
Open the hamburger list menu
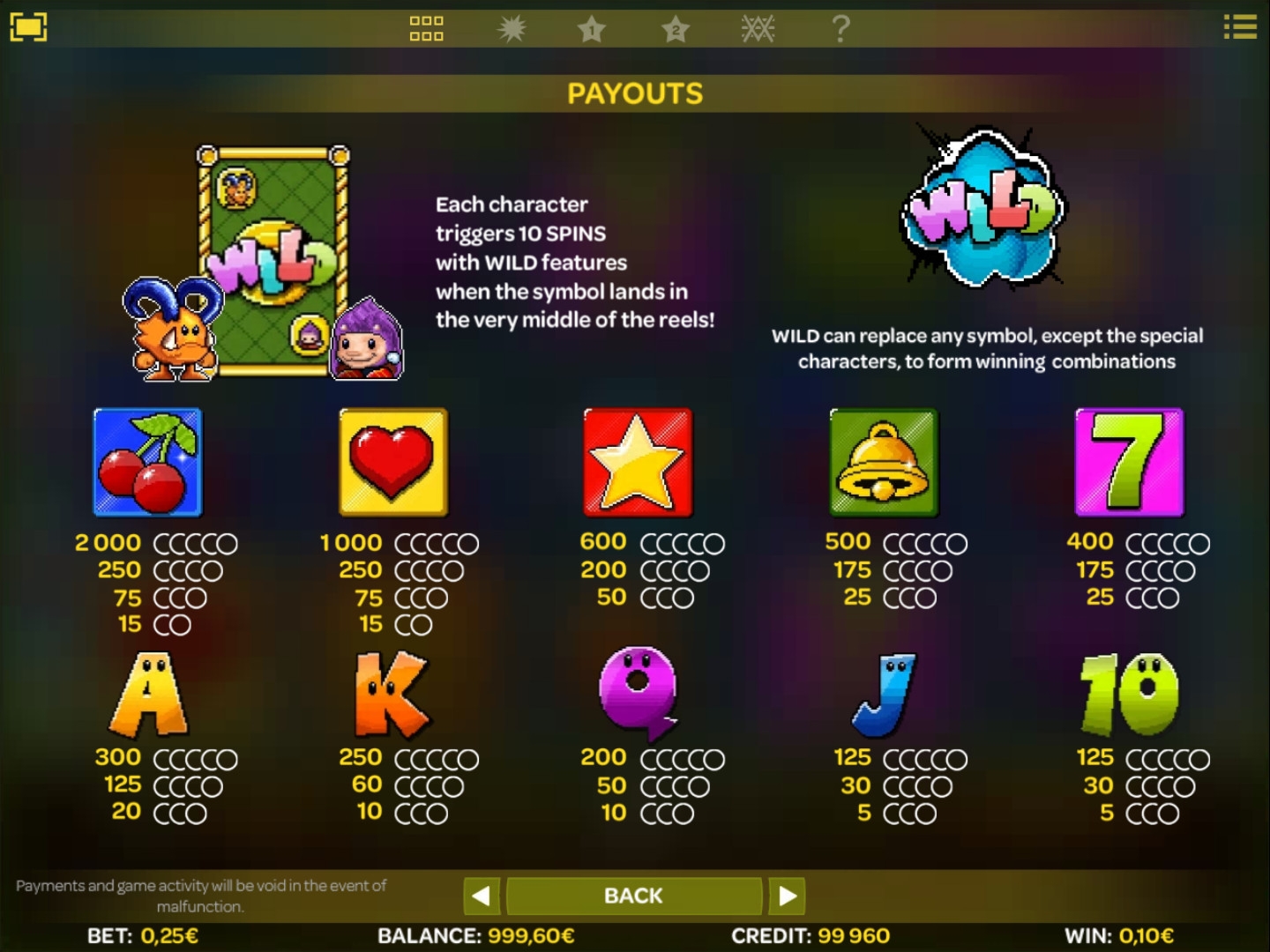[1239, 27]
